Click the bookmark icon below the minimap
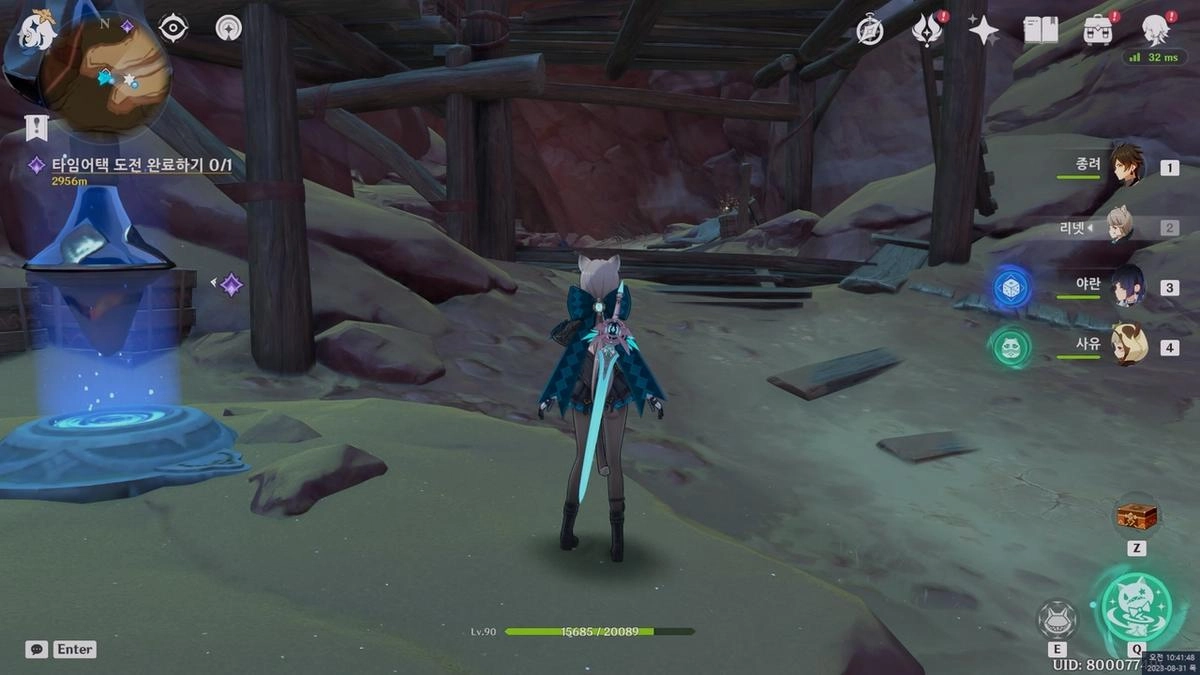Viewport: 1200px width, 675px height. click(36, 127)
